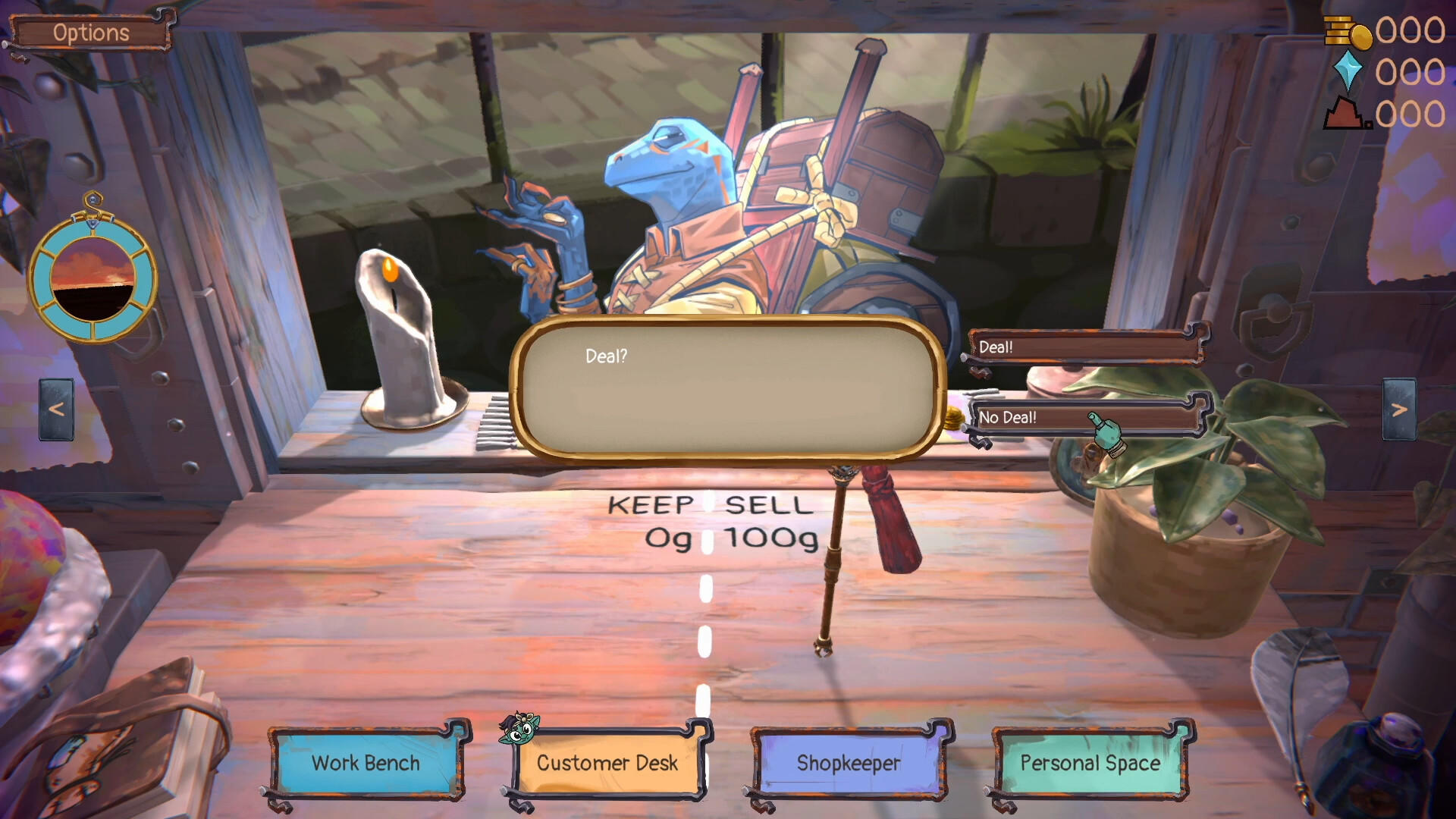This screenshot has width=1456, height=819.
Task: Click the right navigation arrow
Action: (x=1399, y=410)
